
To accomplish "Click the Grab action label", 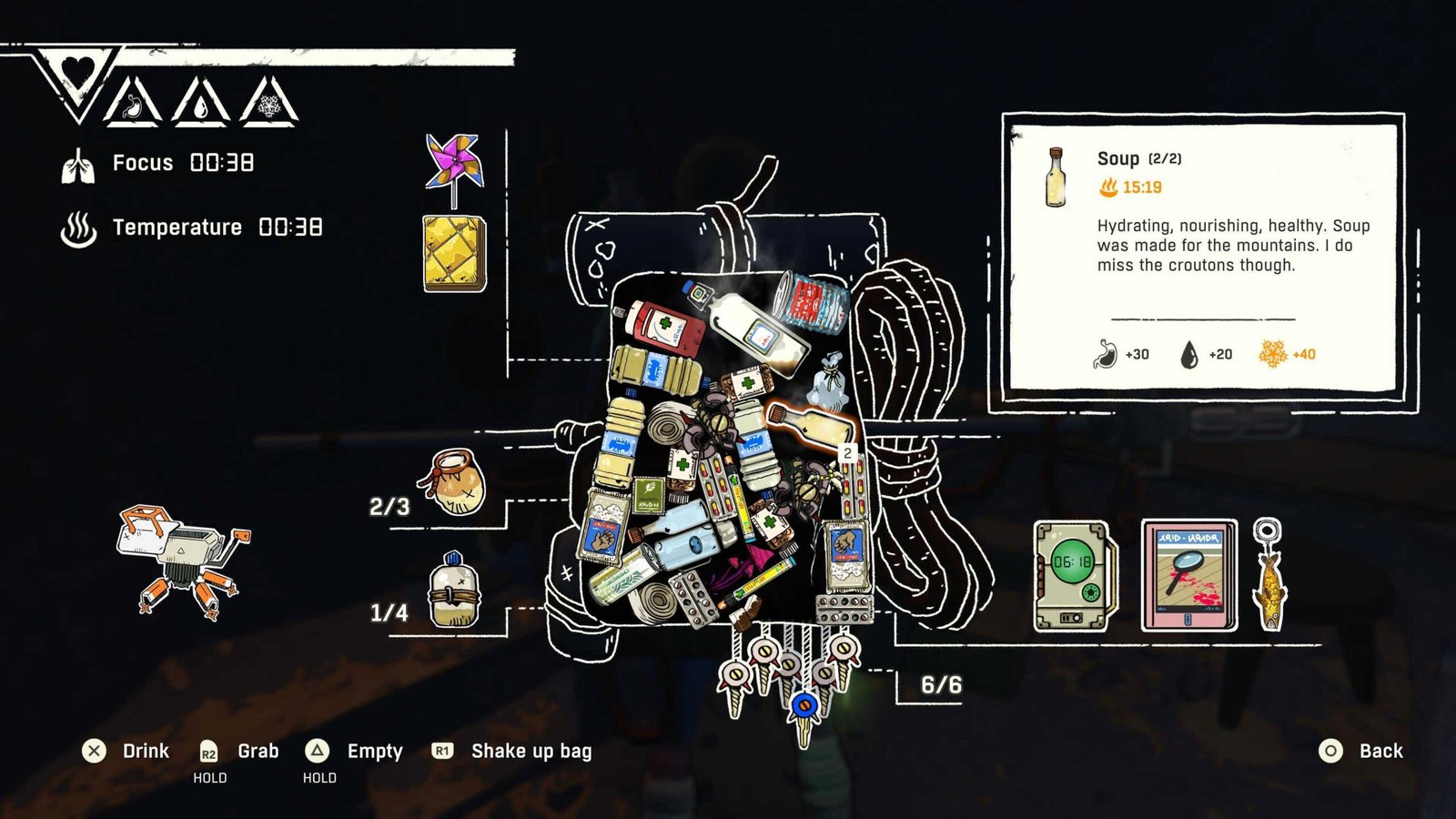I will click(x=258, y=751).
